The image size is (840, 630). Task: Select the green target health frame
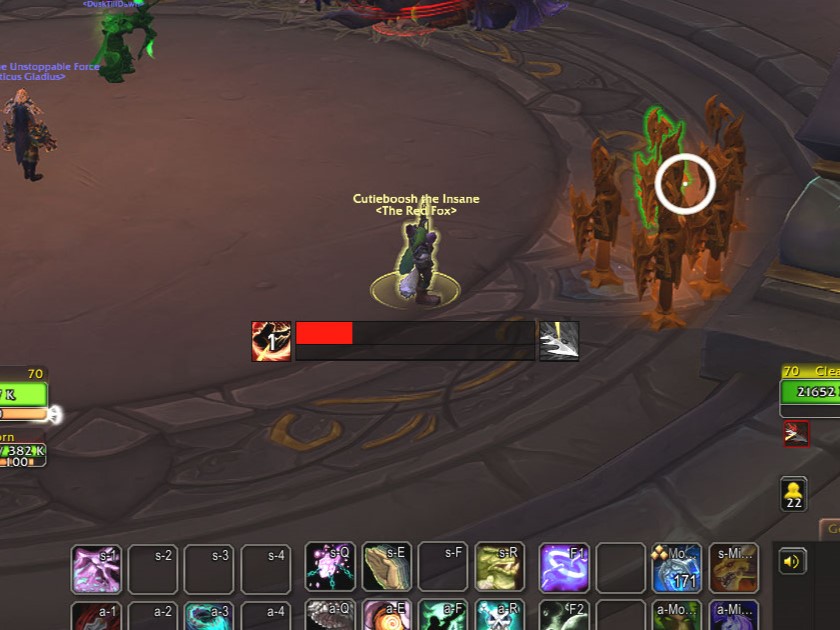(810, 393)
